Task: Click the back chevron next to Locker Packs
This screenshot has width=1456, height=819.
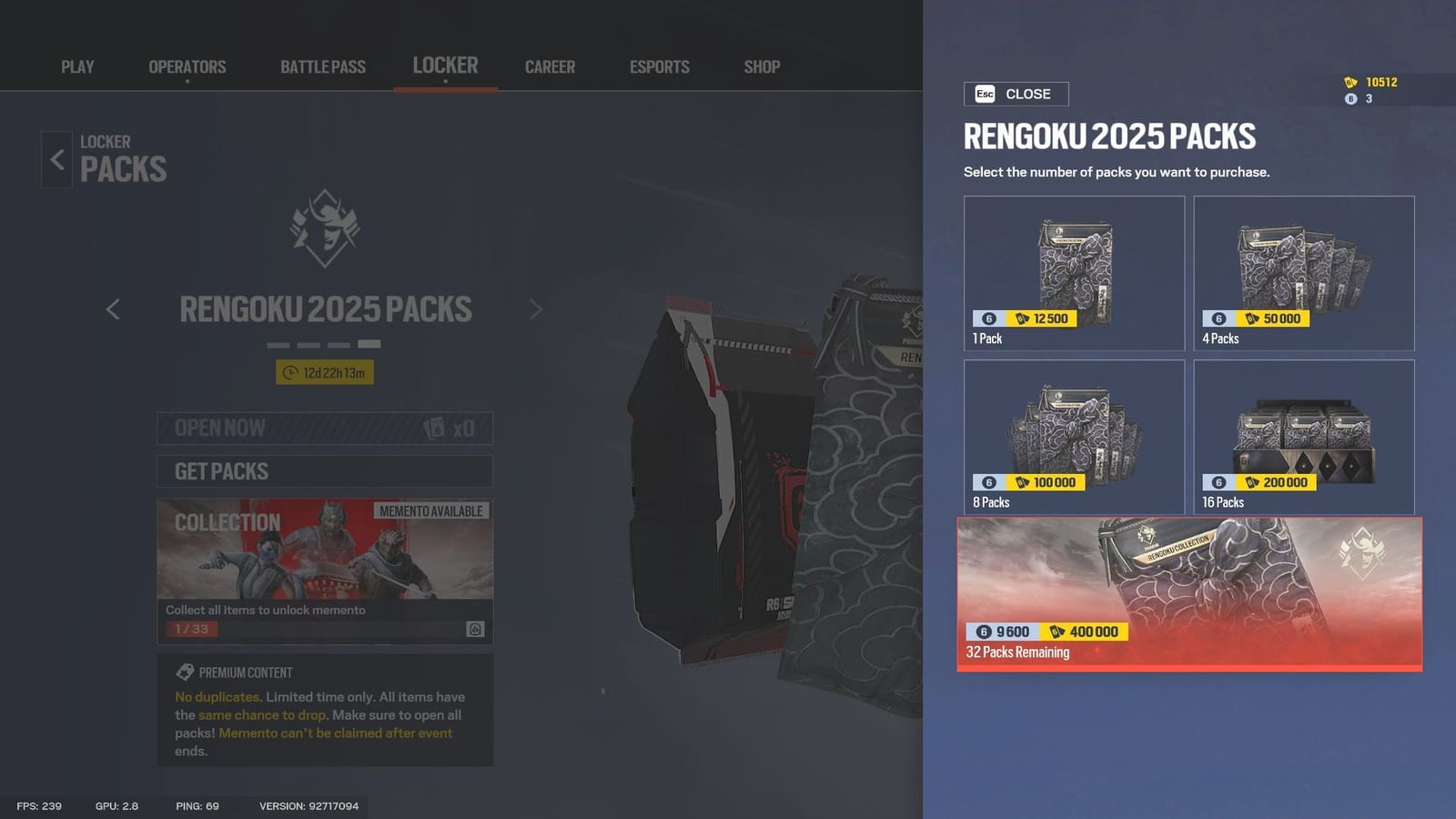Action: tap(56, 159)
